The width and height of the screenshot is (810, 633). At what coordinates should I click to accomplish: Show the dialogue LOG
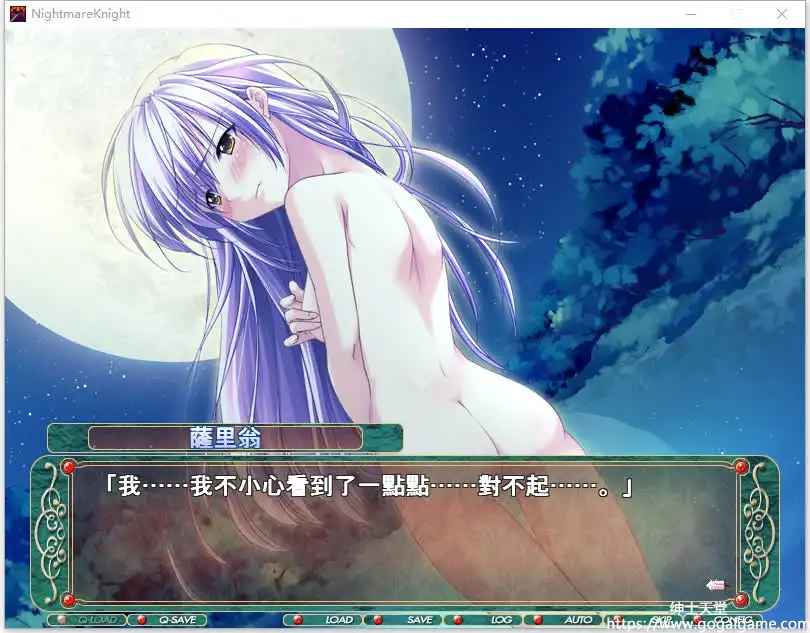[501, 620]
